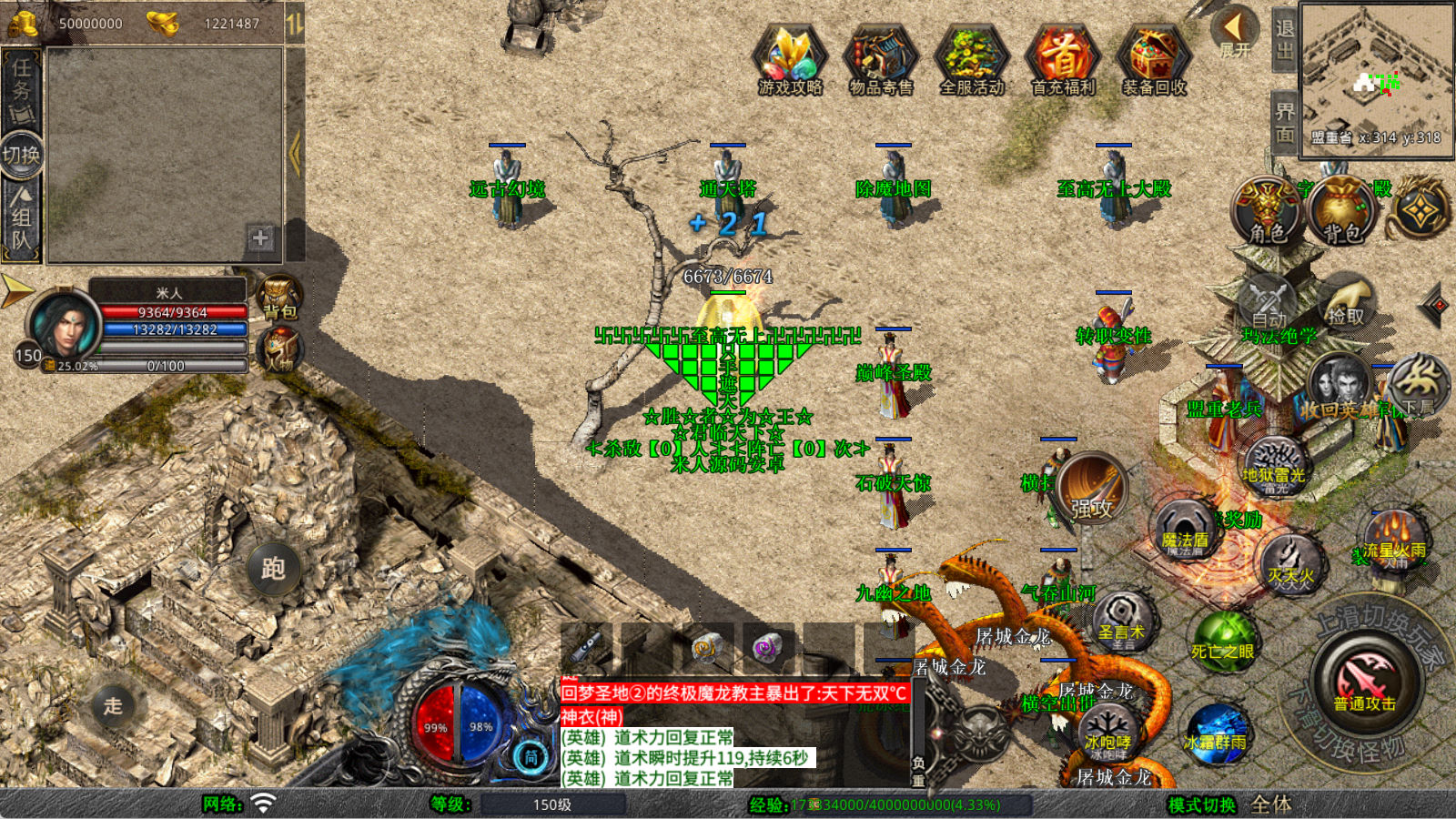Viewport: 1456px width, 819px height.
Task: Tap the 走 walk button
Action: pos(113,705)
